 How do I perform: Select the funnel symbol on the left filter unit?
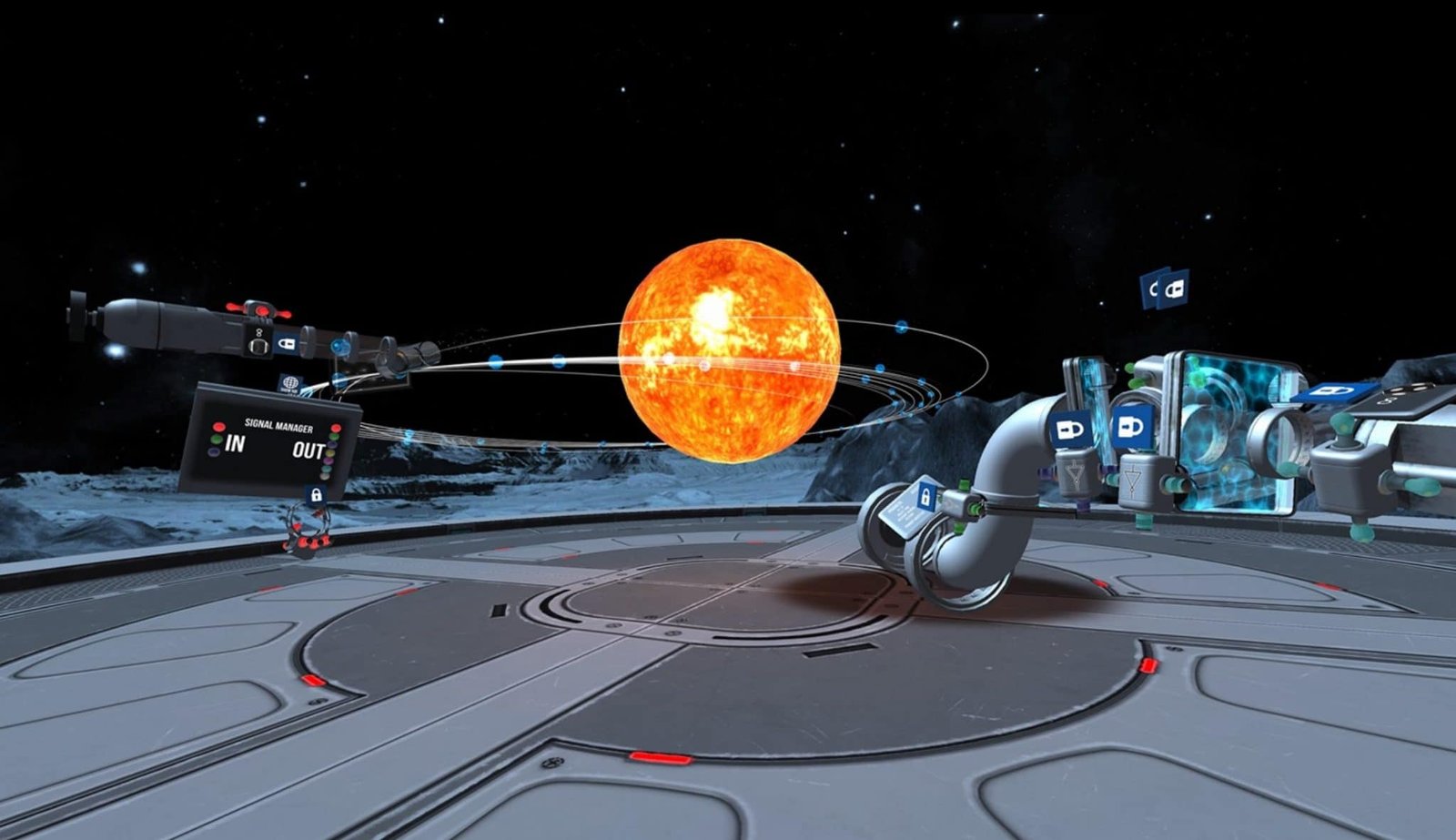[1074, 472]
